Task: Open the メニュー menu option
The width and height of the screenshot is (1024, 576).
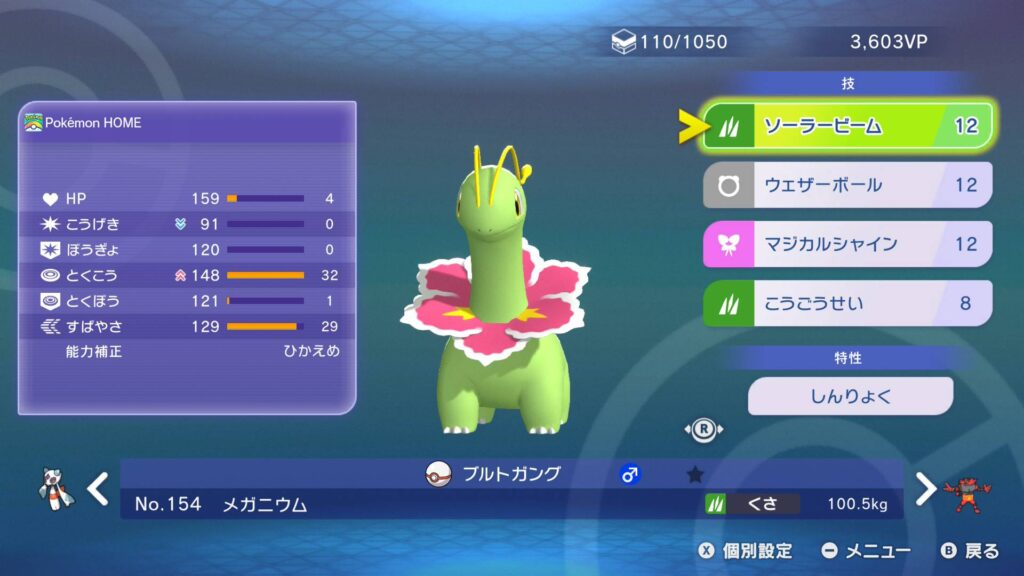Action: tap(866, 551)
